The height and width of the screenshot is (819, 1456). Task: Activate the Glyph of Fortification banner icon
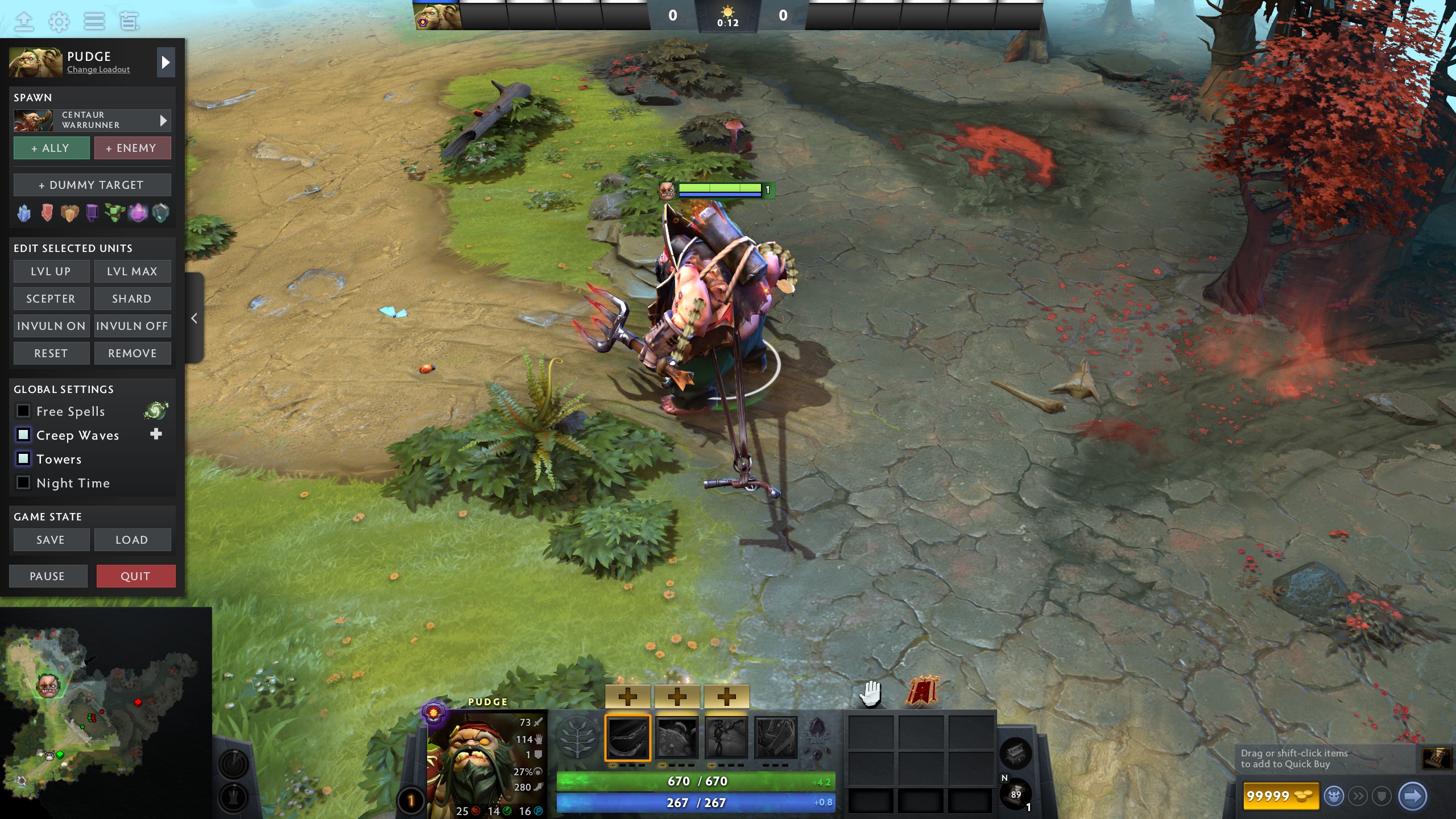pos(921,689)
